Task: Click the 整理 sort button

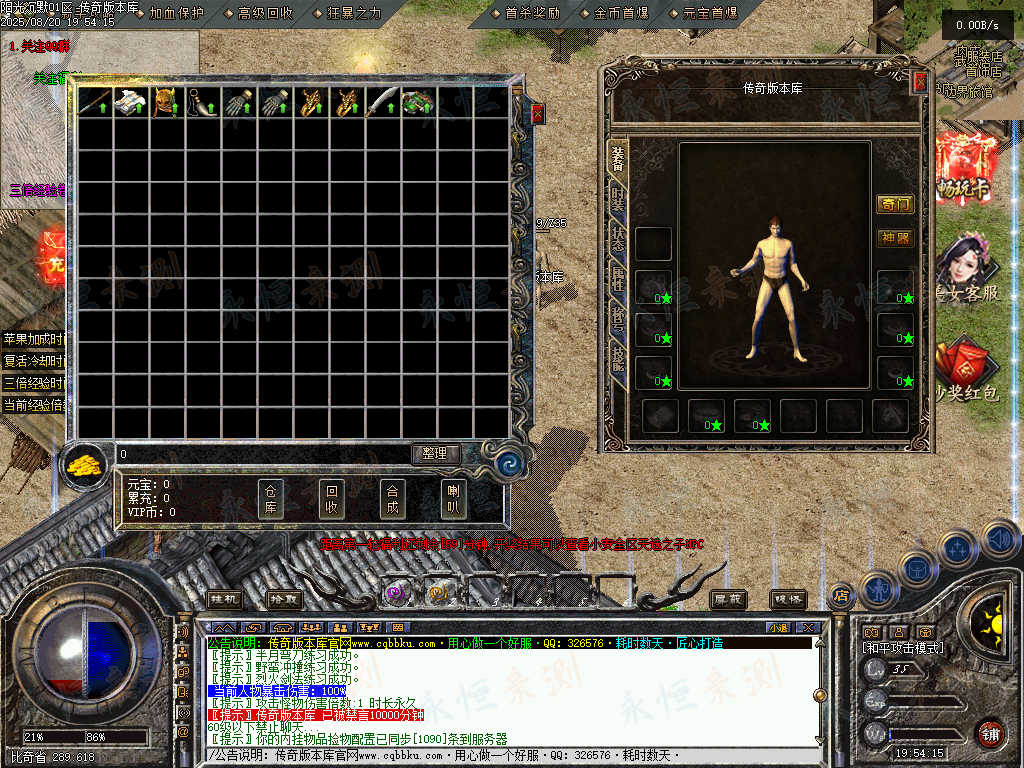Action: [435, 454]
